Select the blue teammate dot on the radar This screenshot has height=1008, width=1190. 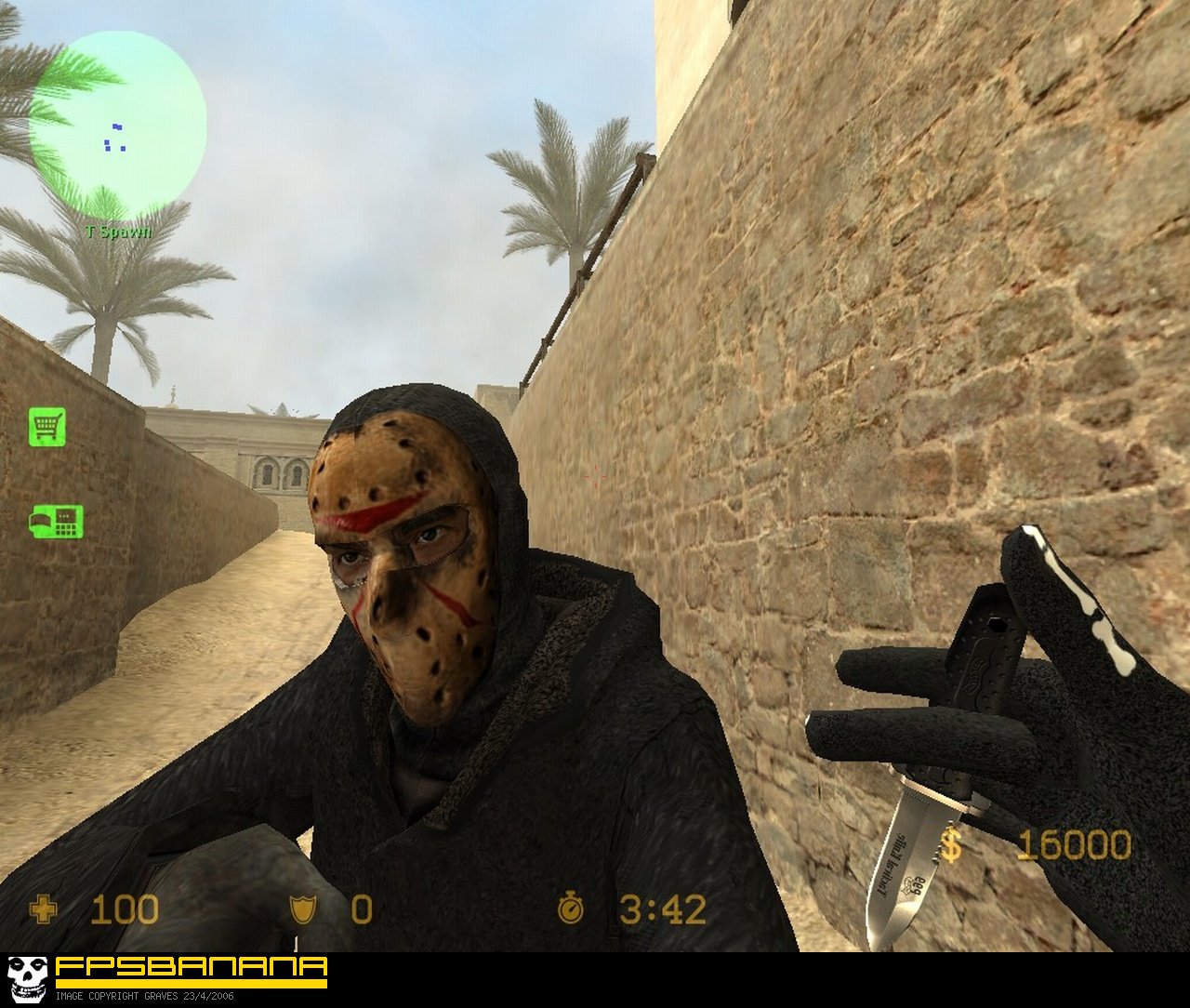(116, 126)
